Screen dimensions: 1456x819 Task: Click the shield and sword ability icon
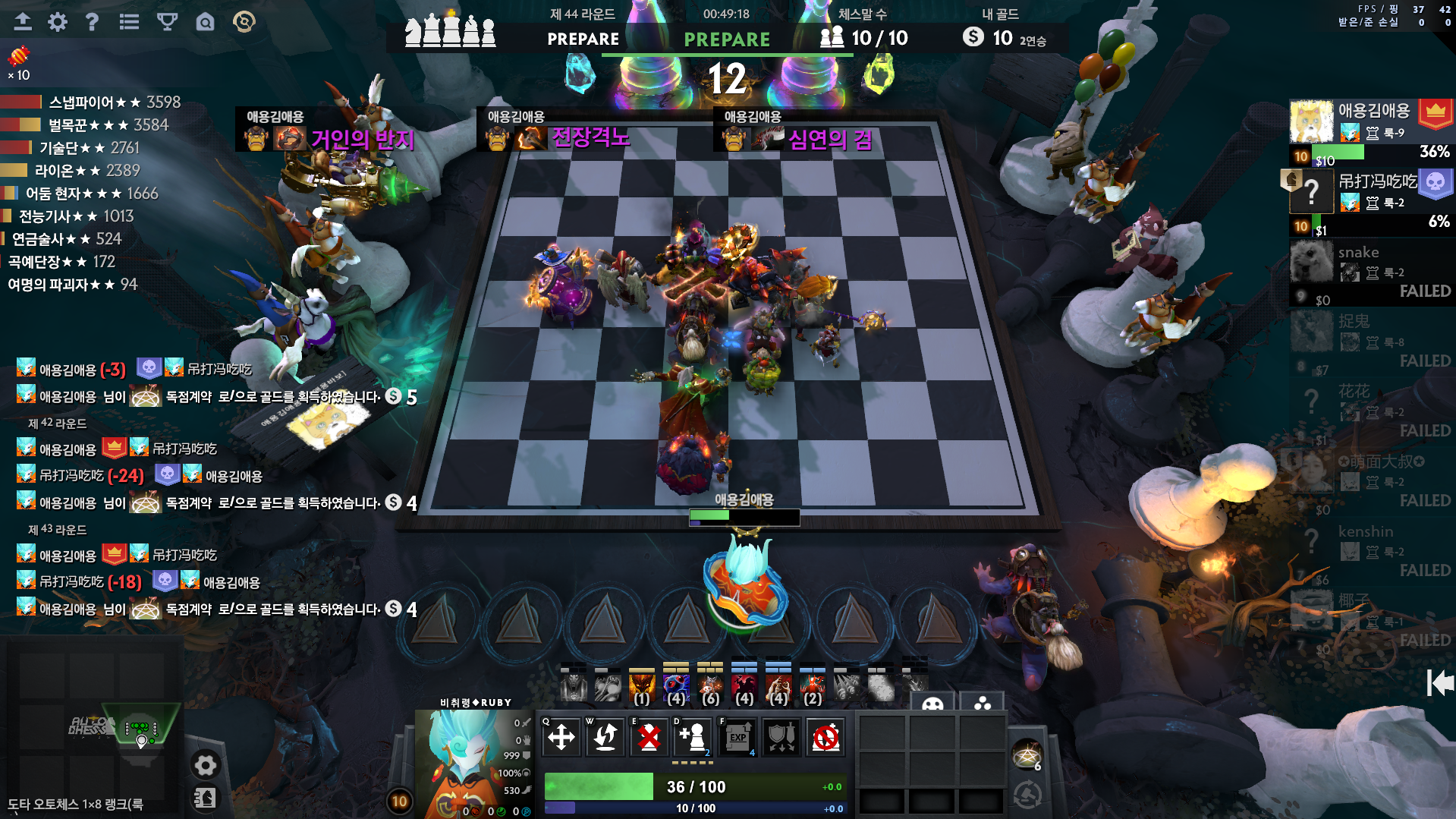781,736
